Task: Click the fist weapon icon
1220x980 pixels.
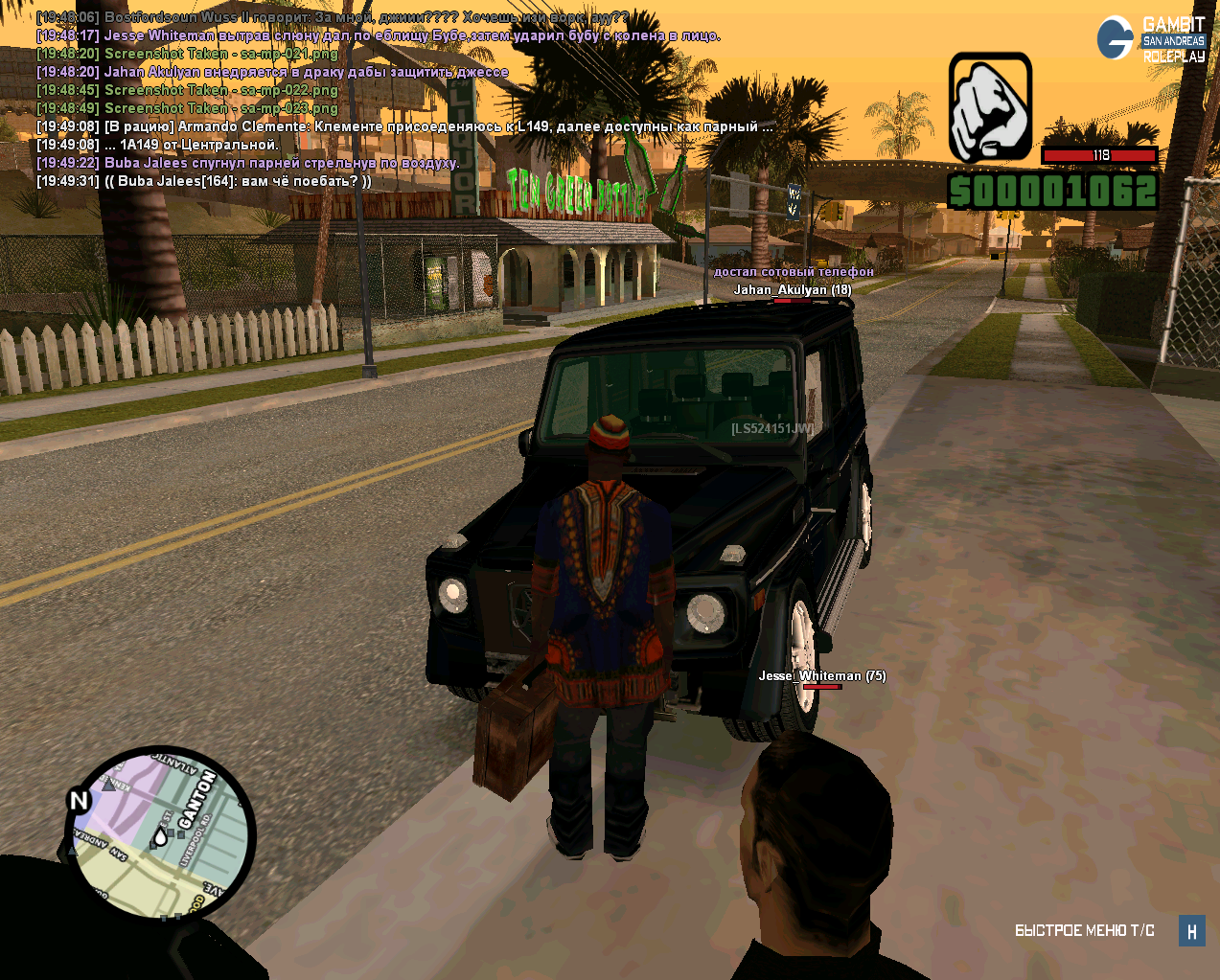Action: 990,107
